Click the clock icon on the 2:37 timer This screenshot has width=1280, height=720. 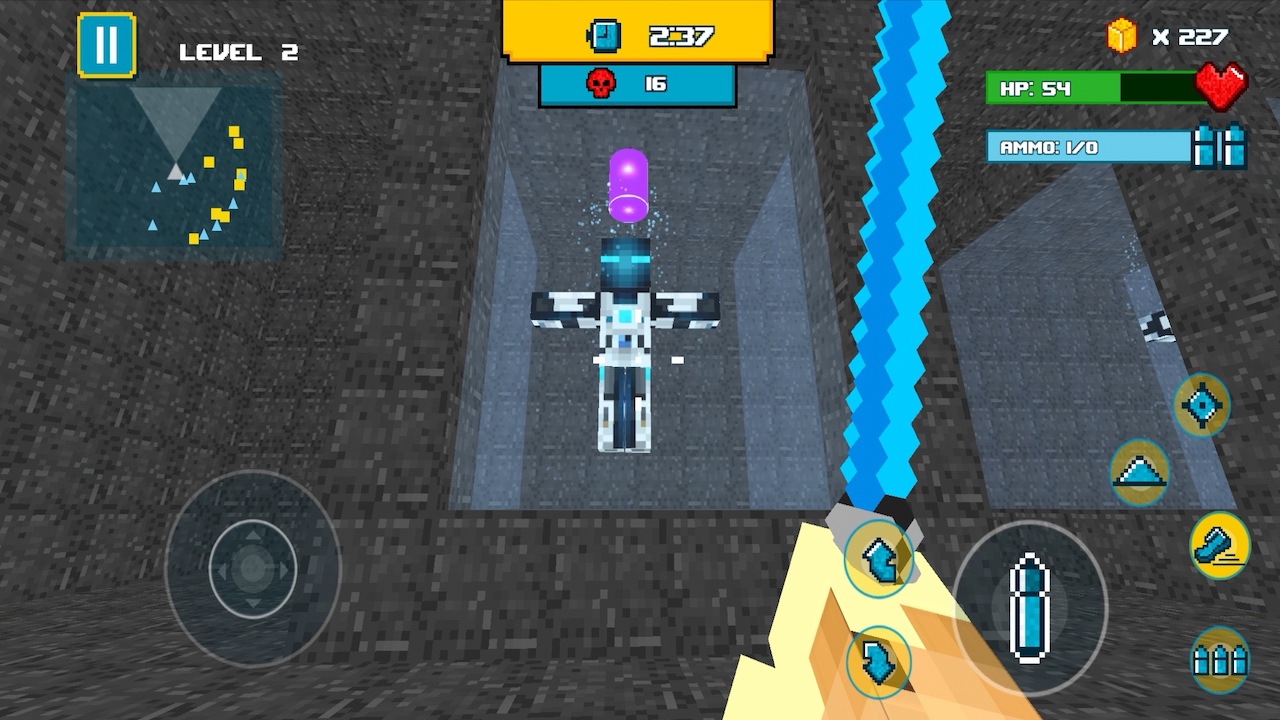603,36
